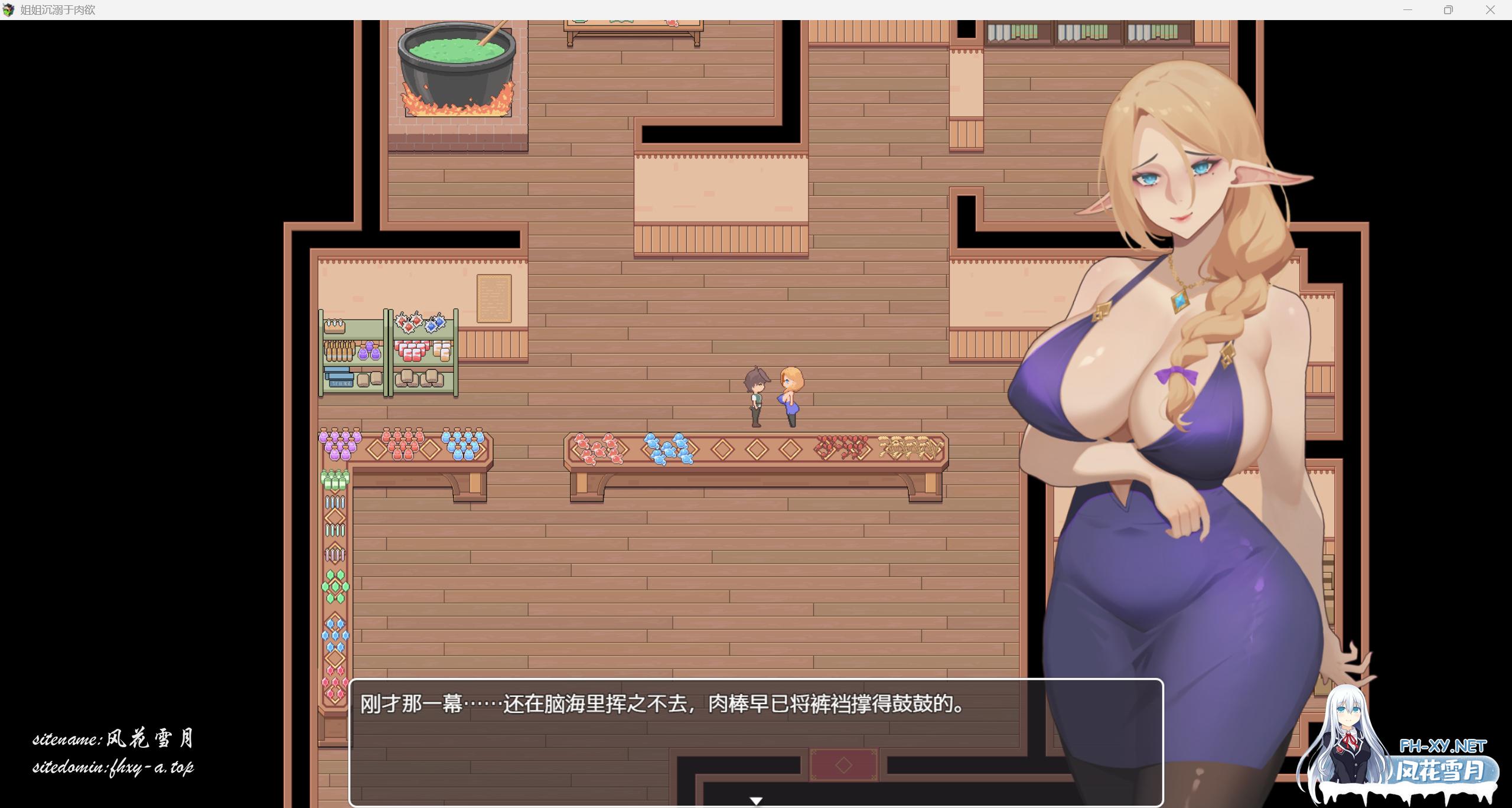Advance dialogue with the white arrow indicator
Image resolution: width=1512 pixels, height=808 pixels.
[x=756, y=800]
